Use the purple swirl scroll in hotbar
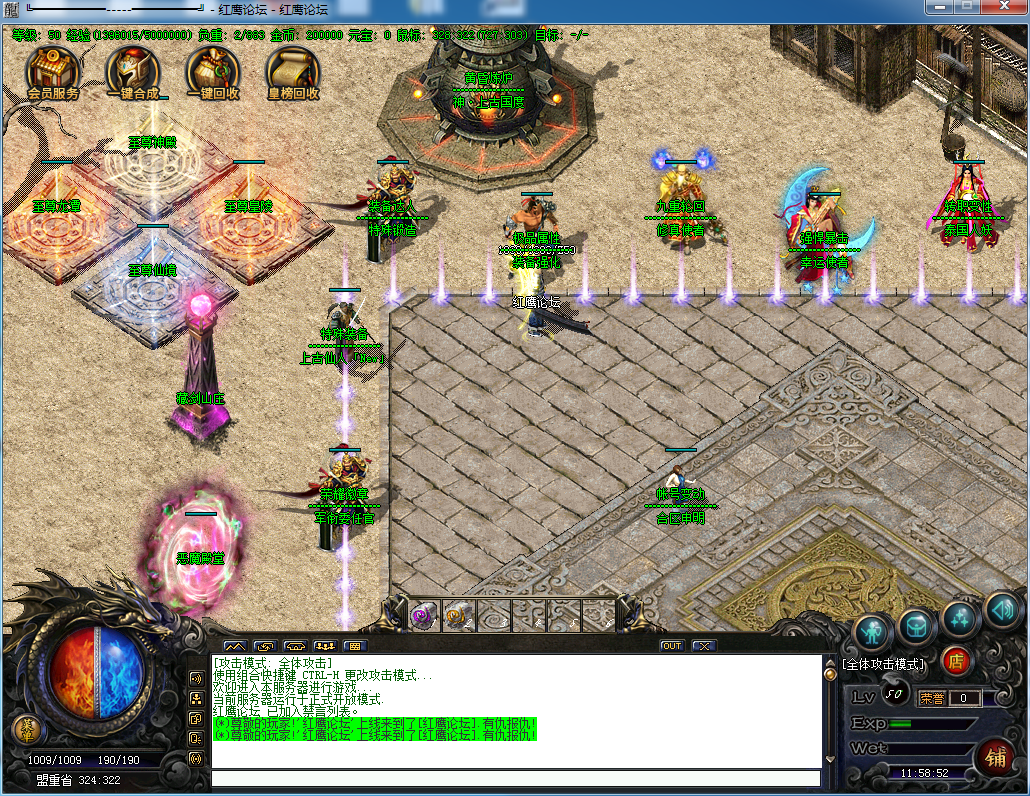Screen dimensions: 1030x796 click(x=422, y=614)
